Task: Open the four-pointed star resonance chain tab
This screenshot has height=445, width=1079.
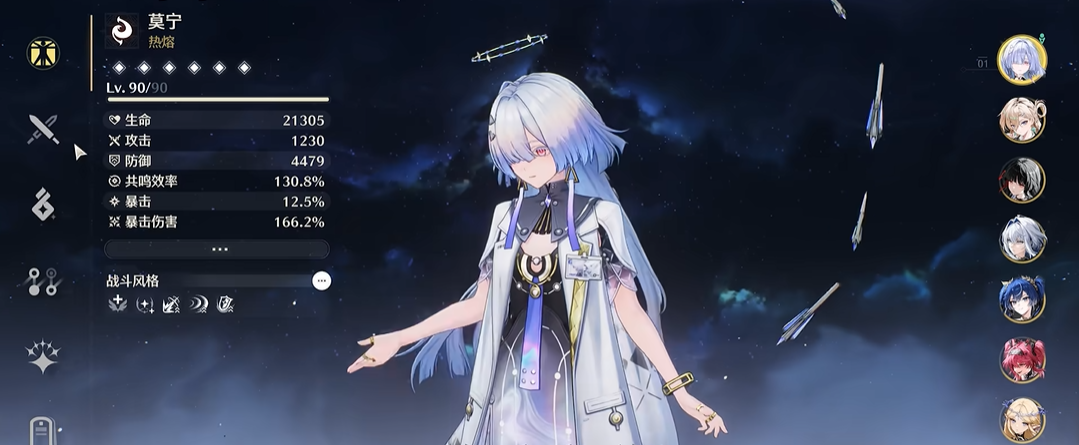Action: (43, 357)
